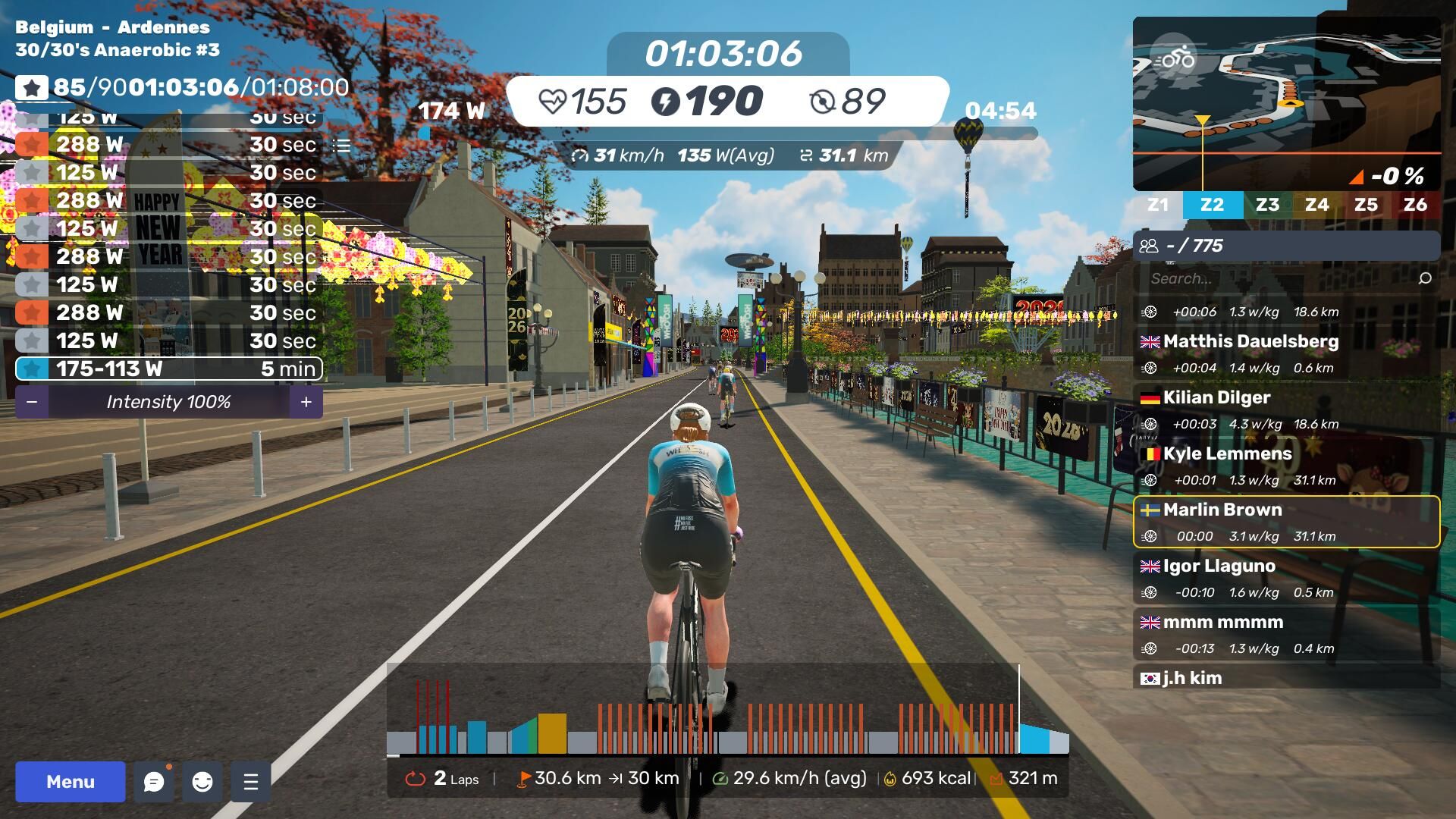1456x819 pixels.
Task: Select the Z5 zone tab
Action: coord(1366,205)
